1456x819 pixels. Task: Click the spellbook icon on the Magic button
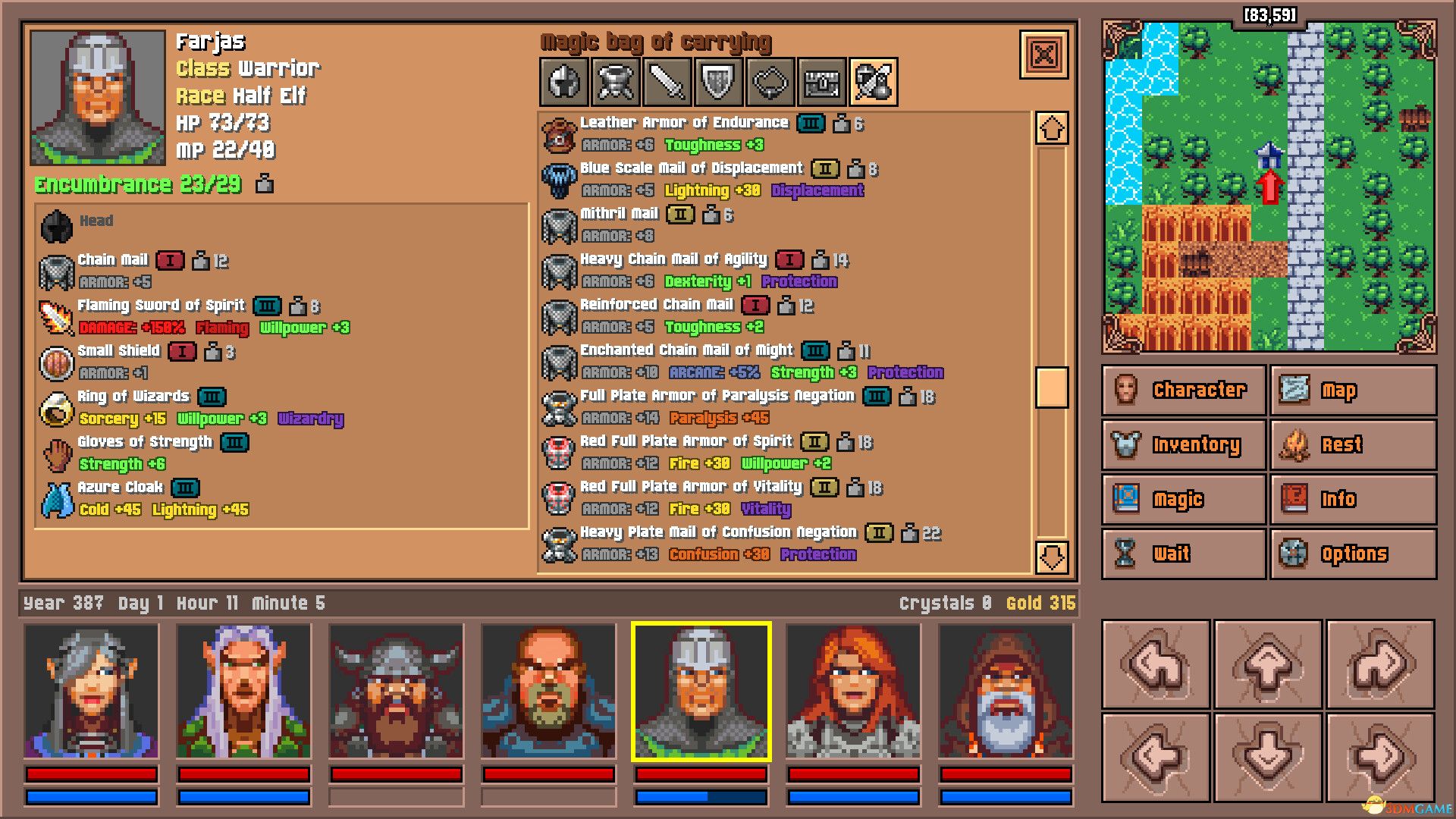point(1130,499)
